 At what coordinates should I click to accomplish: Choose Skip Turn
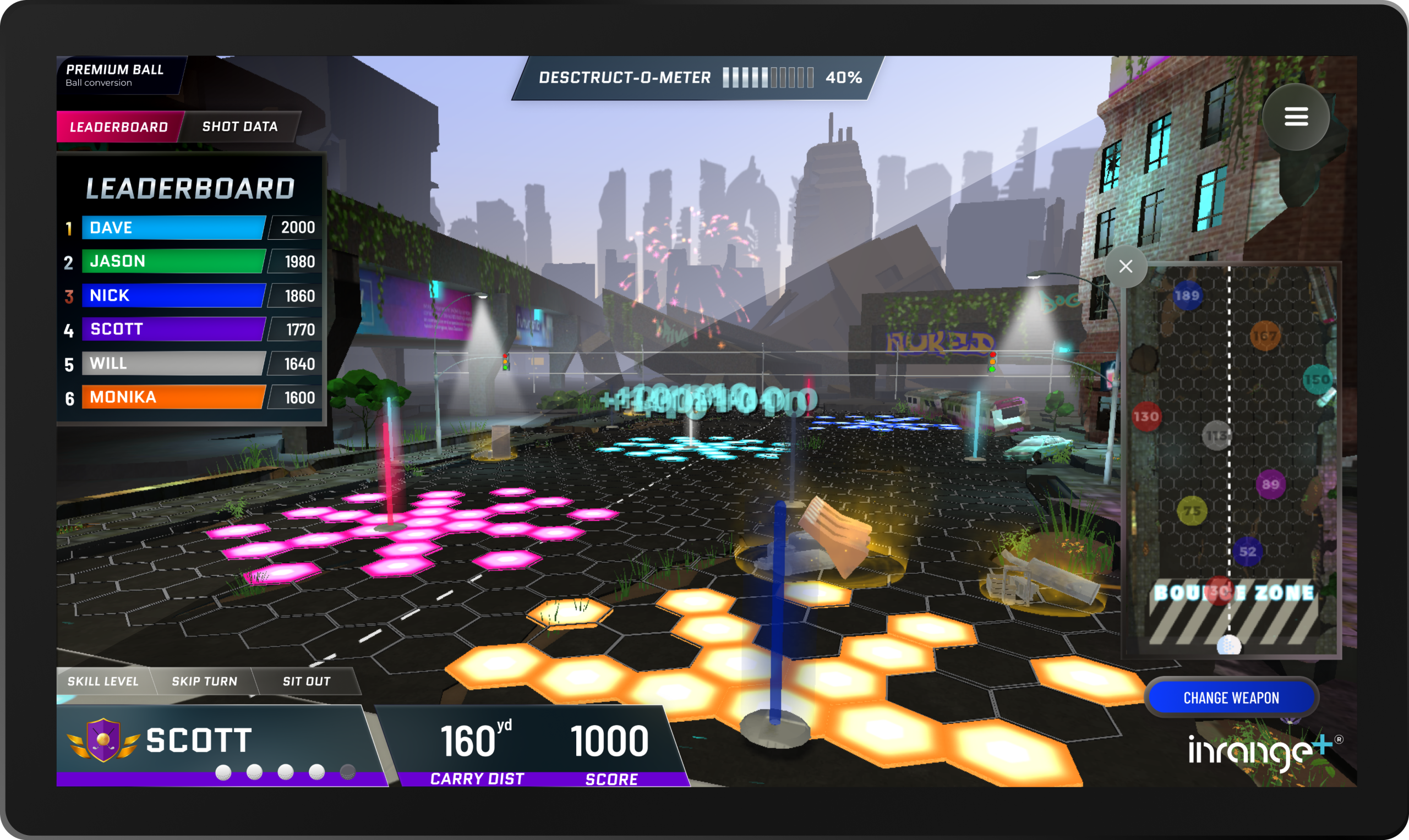coord(204,681)
